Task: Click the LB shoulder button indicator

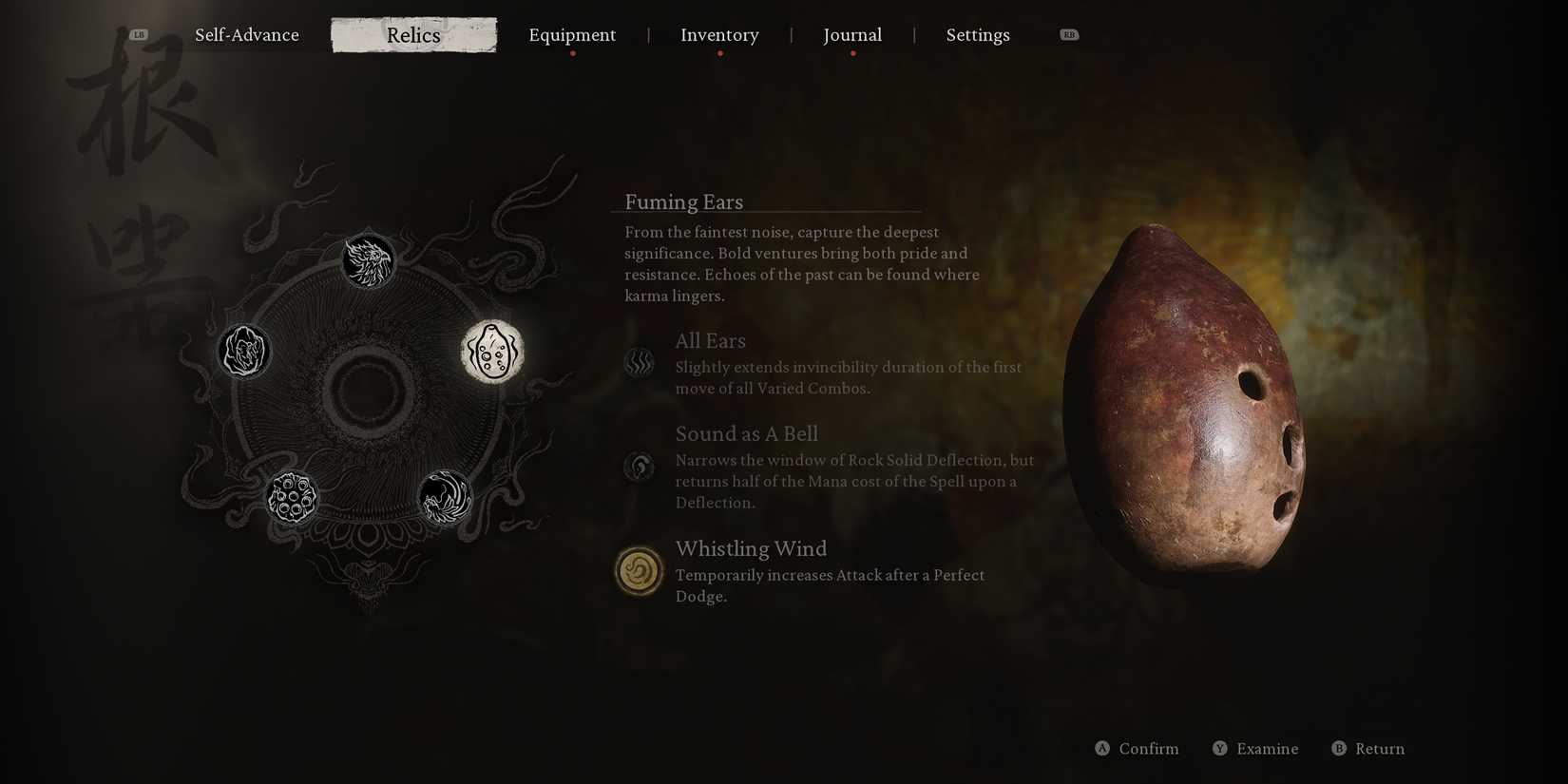Action: tap(139, 33)
